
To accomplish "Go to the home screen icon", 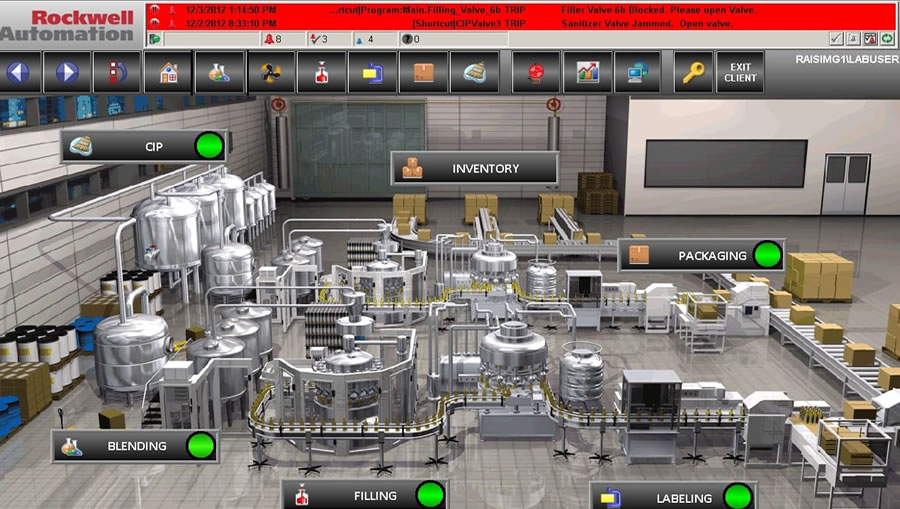I will (x=168, y=73).
